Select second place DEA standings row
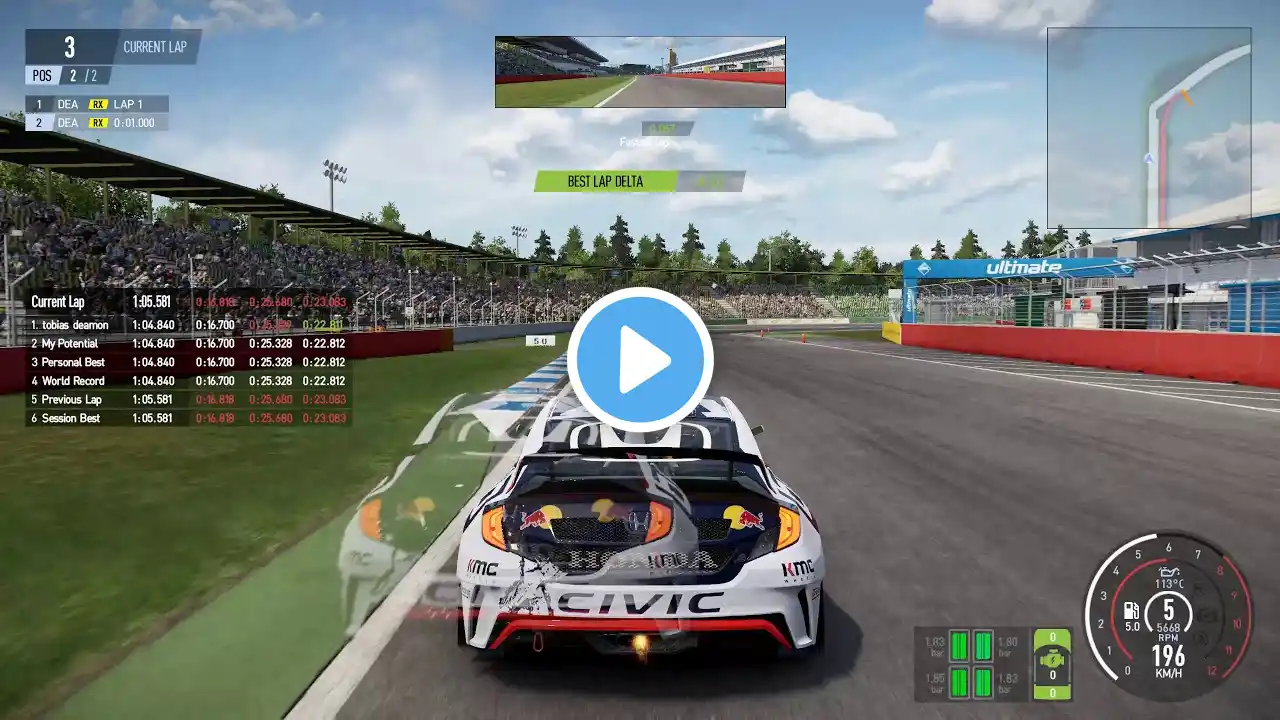The height and width of the screenshot is (720, 1280). click(96, 122)
